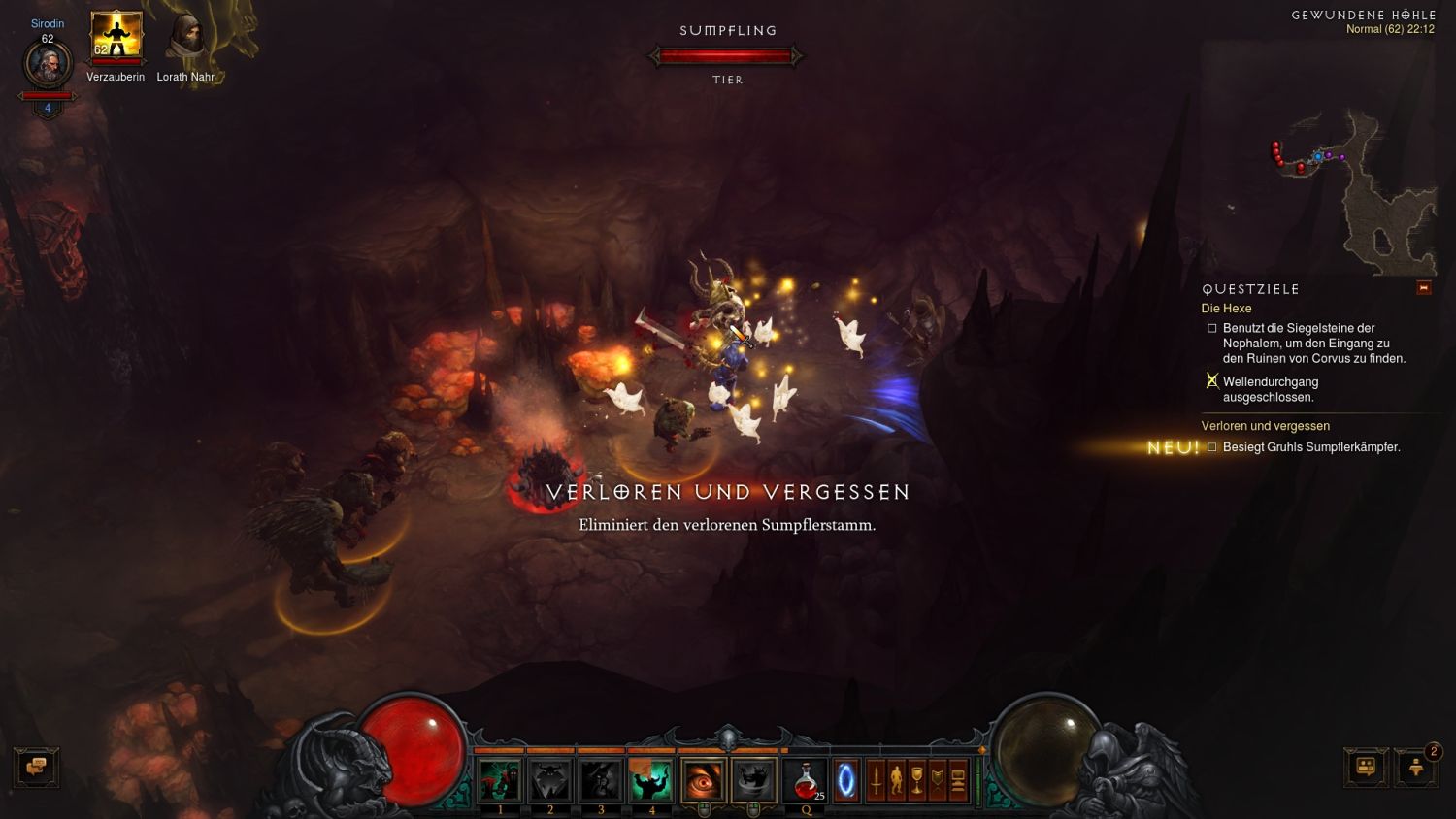This screenshot has width=1456, height=819.
Task: Select the Sirodin player portrait
Action: click(48, 65)
